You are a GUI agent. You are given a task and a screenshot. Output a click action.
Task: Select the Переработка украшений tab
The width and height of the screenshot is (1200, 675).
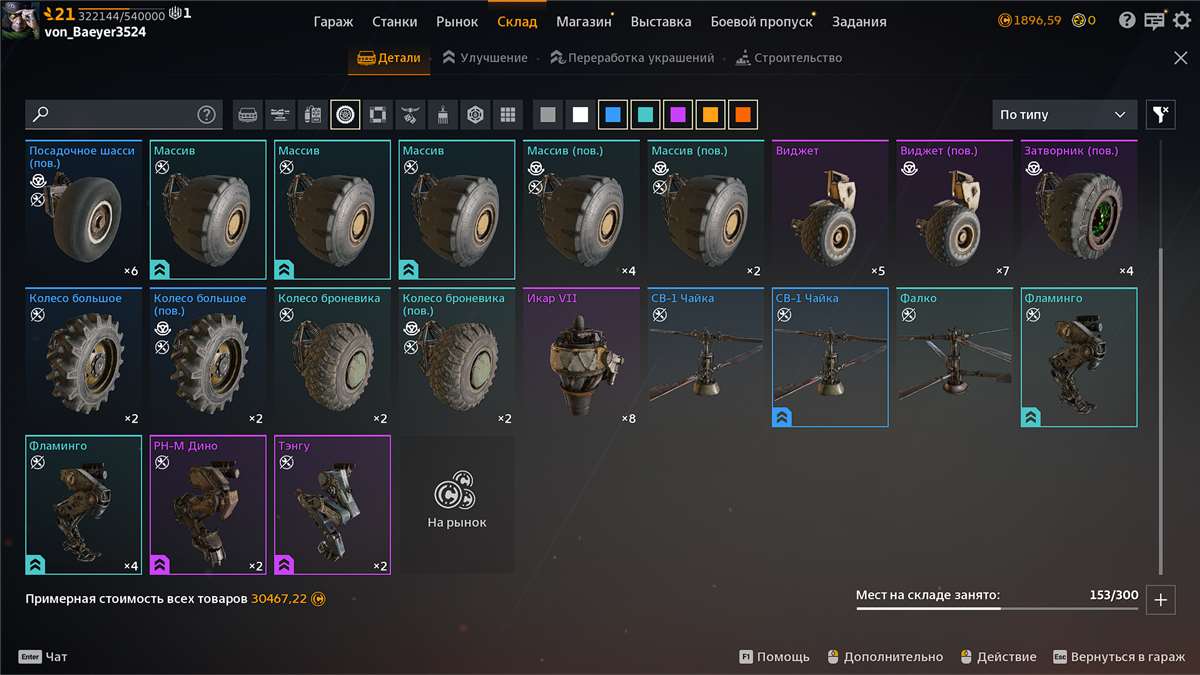pos(632,58)
